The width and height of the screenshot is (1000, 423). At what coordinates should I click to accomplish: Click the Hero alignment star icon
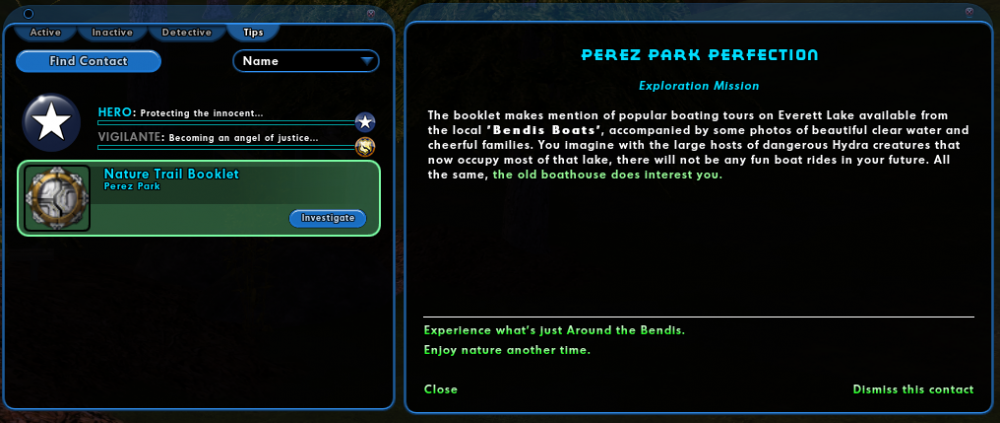(x=365, y=122)
